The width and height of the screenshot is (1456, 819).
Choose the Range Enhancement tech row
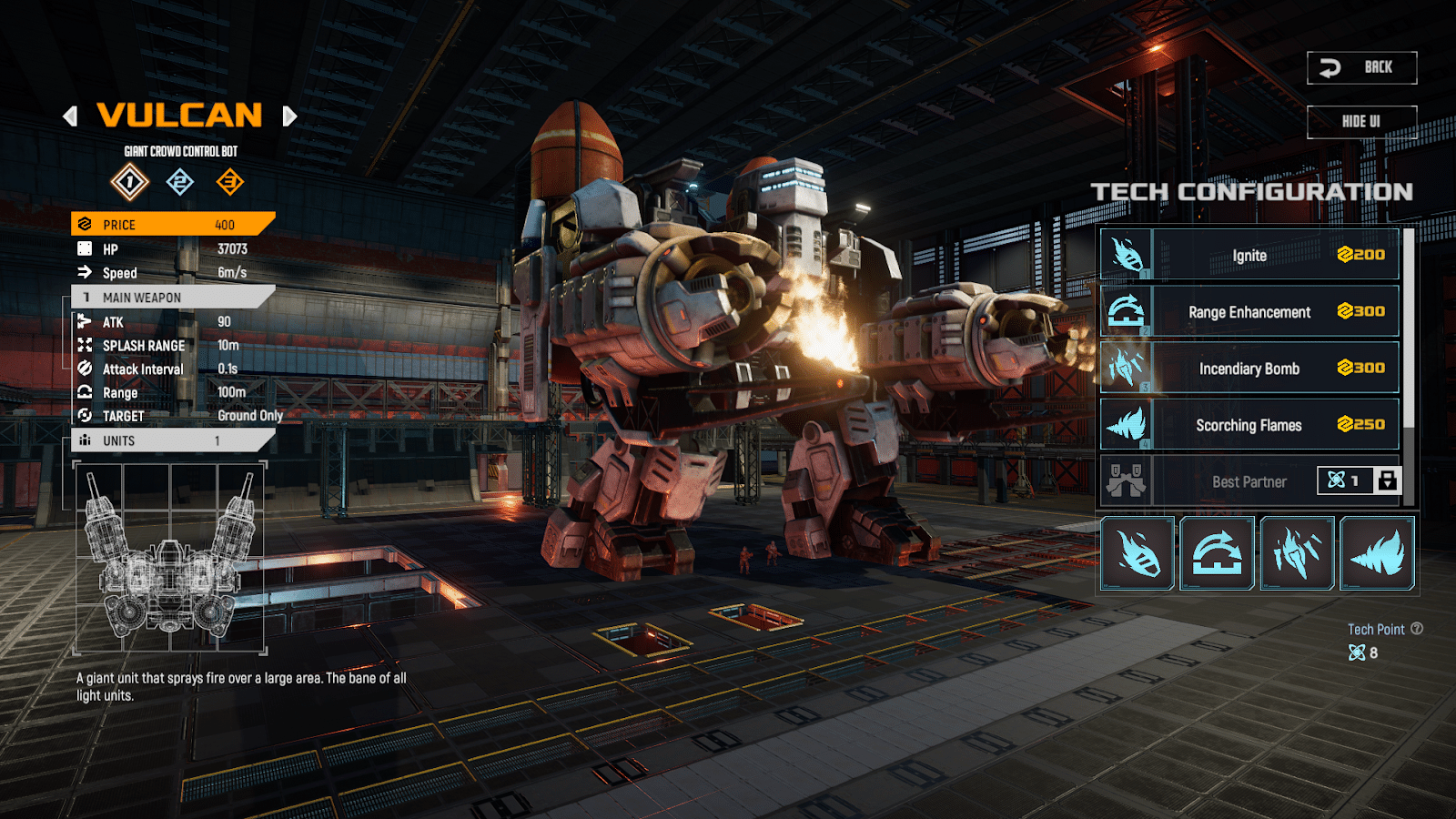pos(1249,312)
